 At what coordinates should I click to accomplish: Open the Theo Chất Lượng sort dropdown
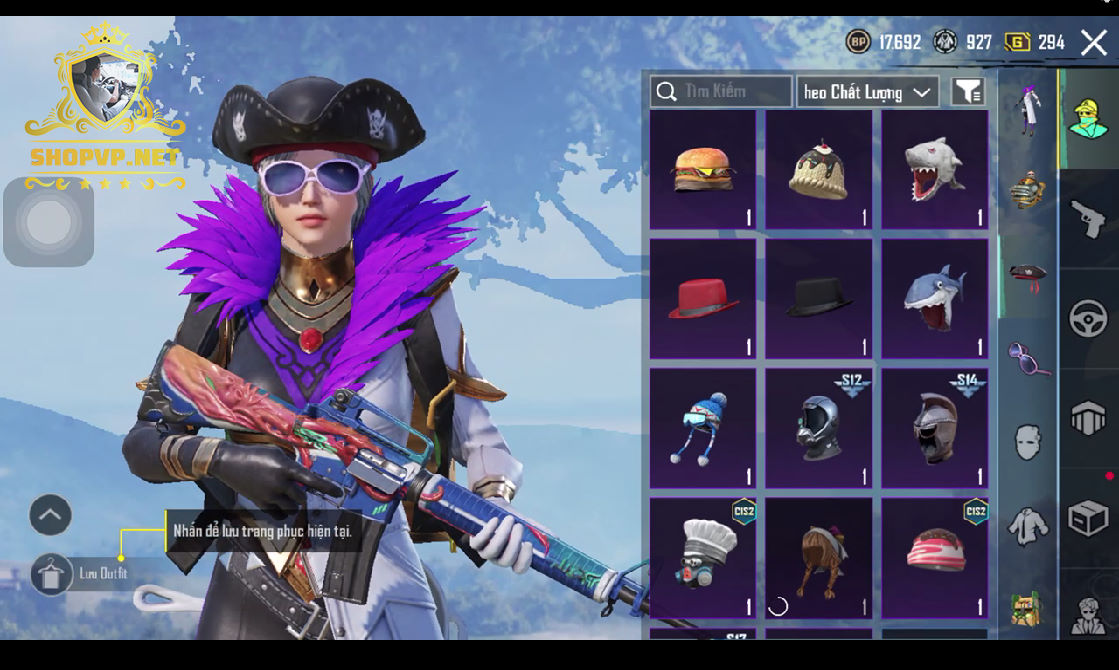(x=867, y=92)
